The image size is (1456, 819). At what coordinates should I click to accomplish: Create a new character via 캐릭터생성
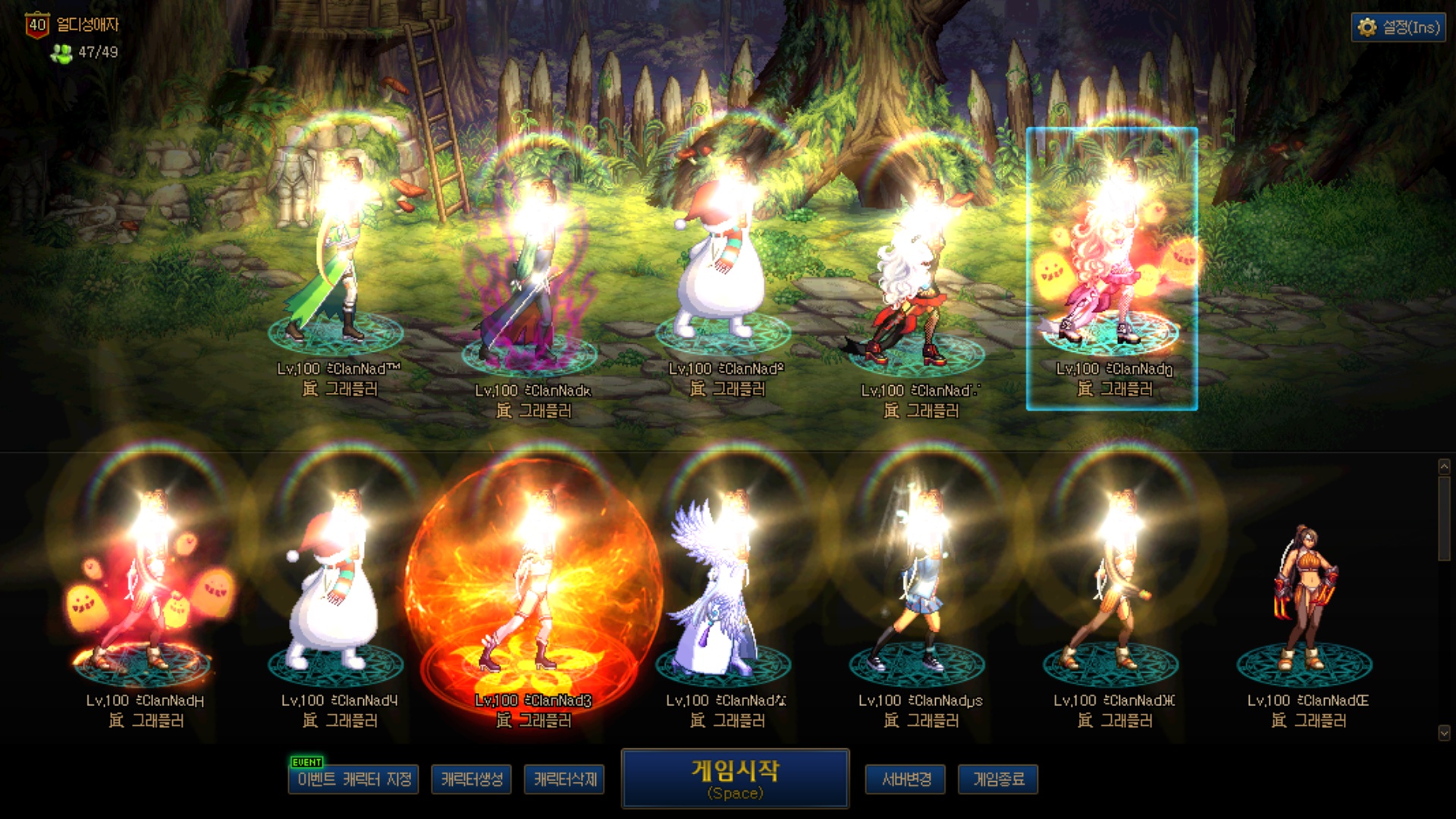pyautogui.click(x=472, y=779)
